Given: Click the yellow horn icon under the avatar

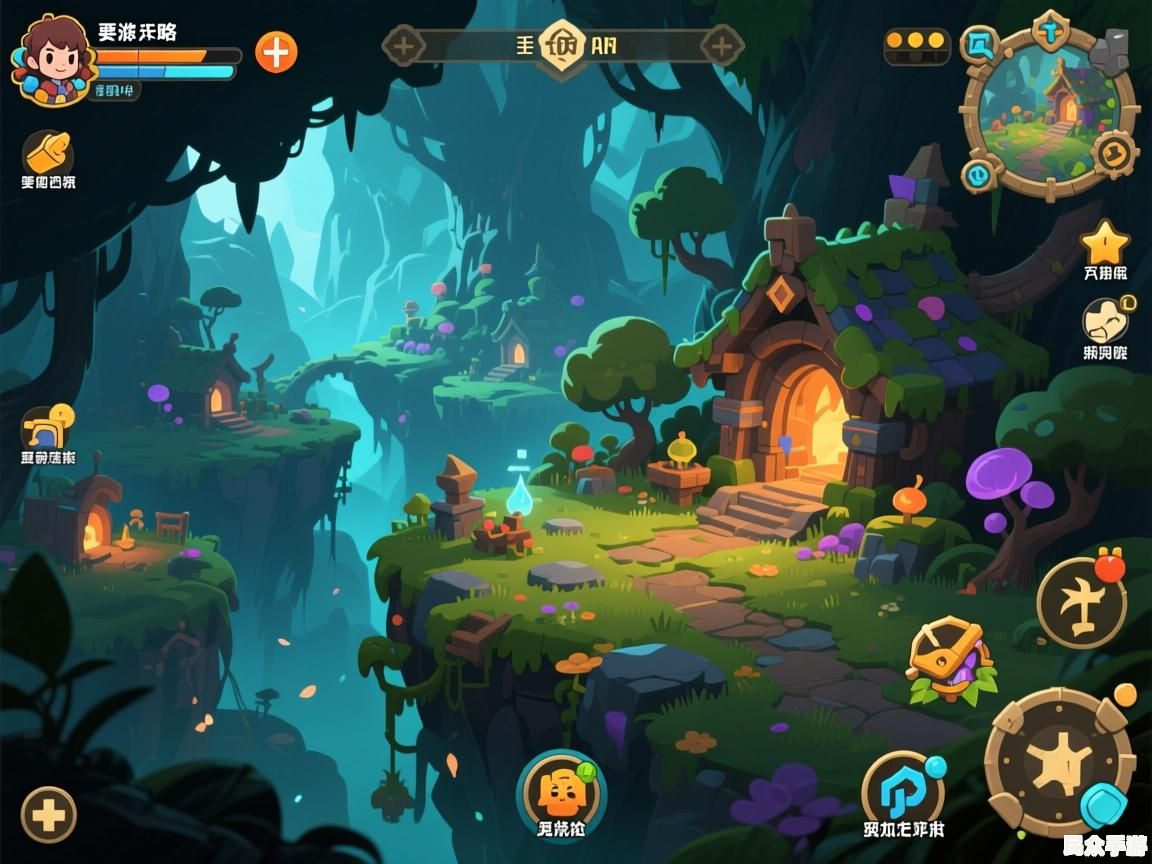Looking at the screenshot, I should (48, 154).
